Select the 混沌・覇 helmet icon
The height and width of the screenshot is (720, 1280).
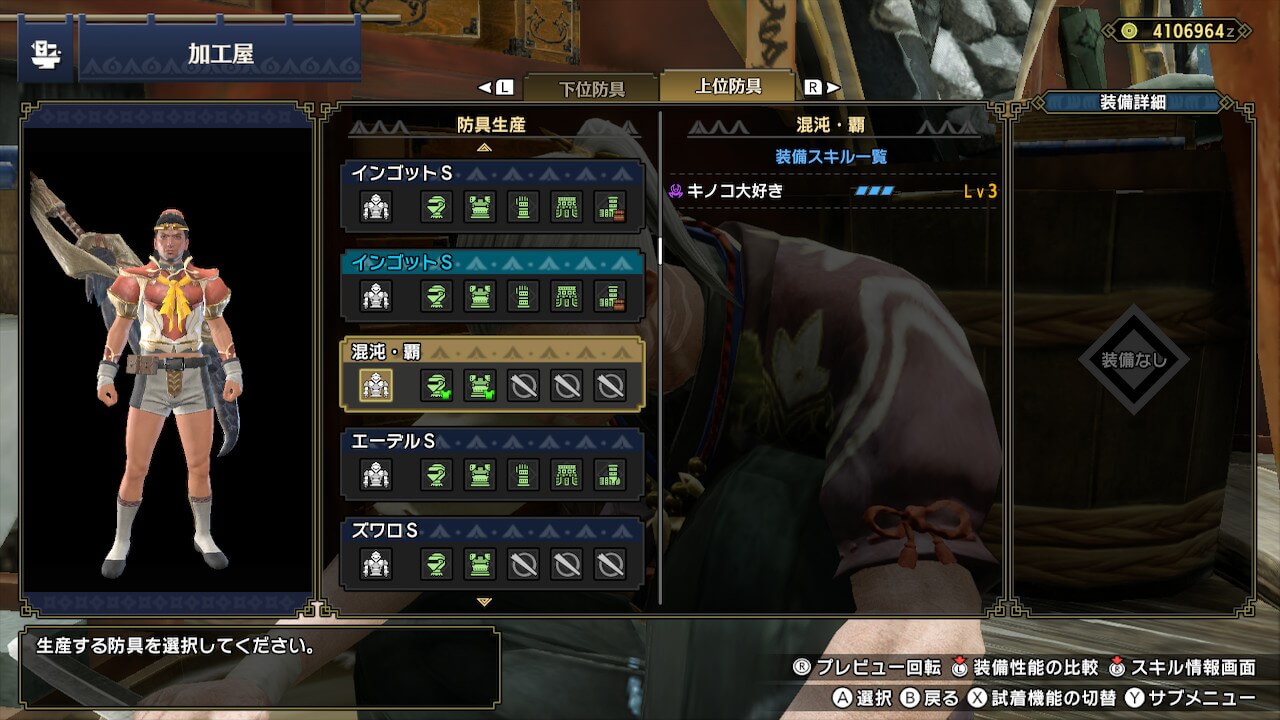(x=435, y=385)
